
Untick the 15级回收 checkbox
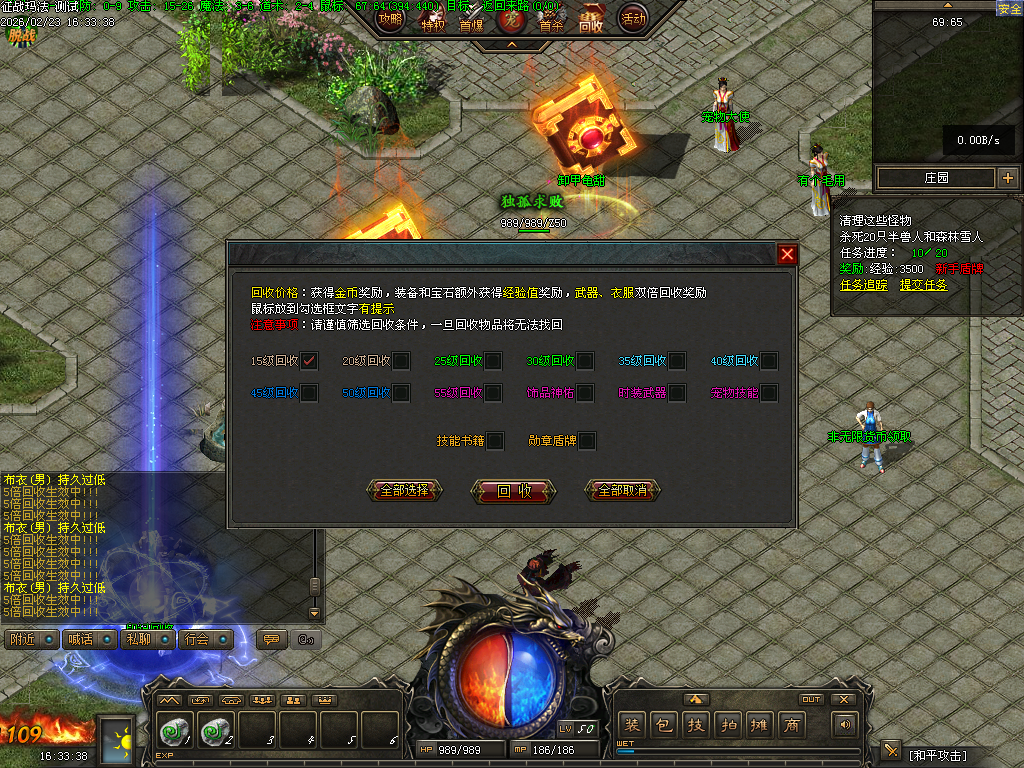[x=309, y=361]
